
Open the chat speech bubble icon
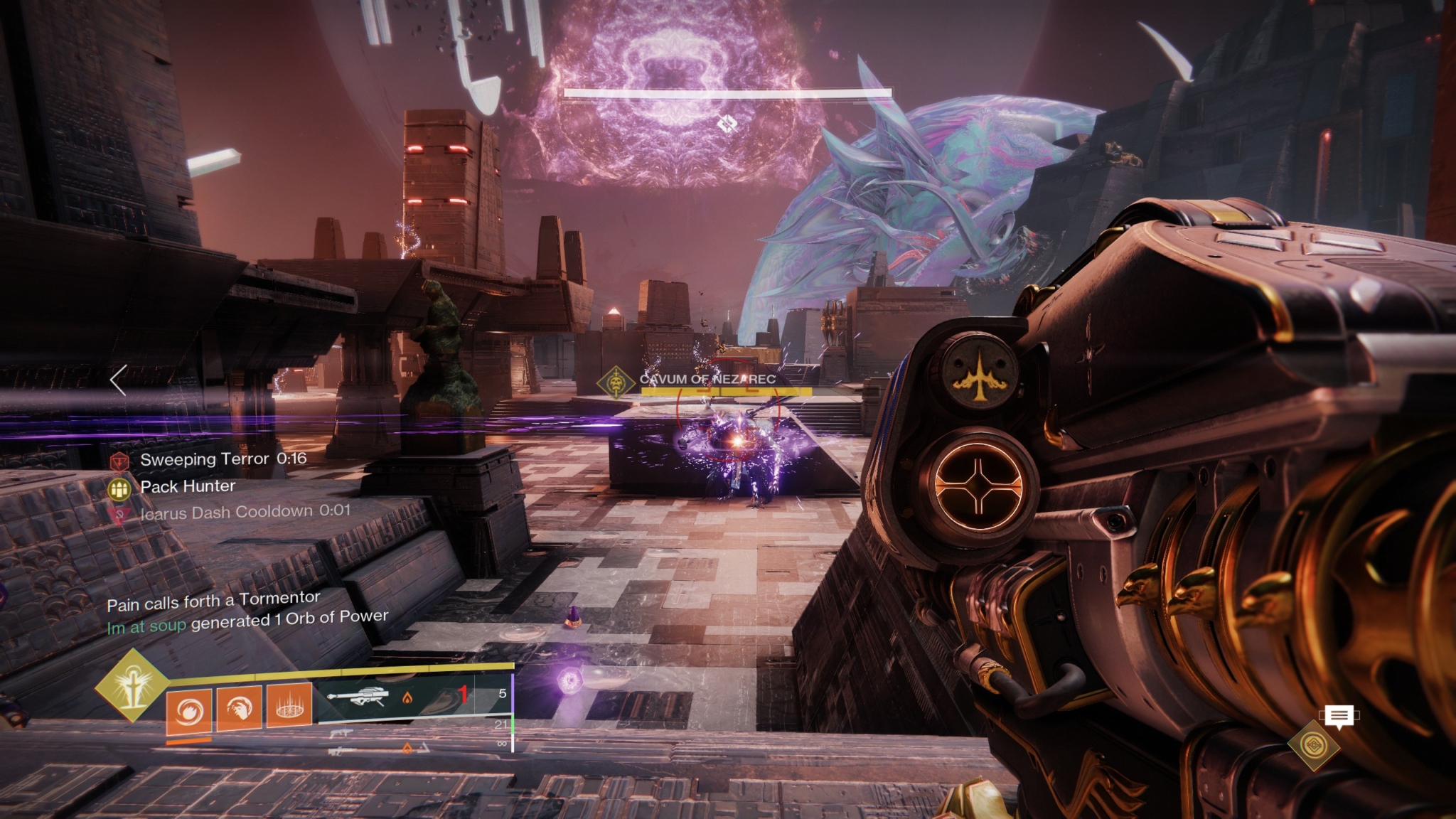point(1339,717)
